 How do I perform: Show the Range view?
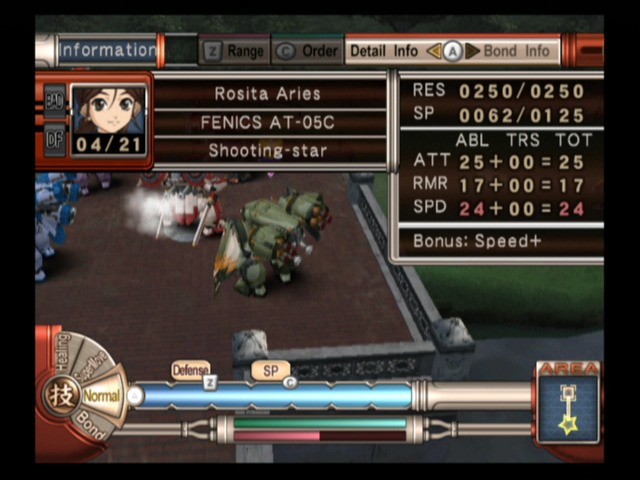236,51
